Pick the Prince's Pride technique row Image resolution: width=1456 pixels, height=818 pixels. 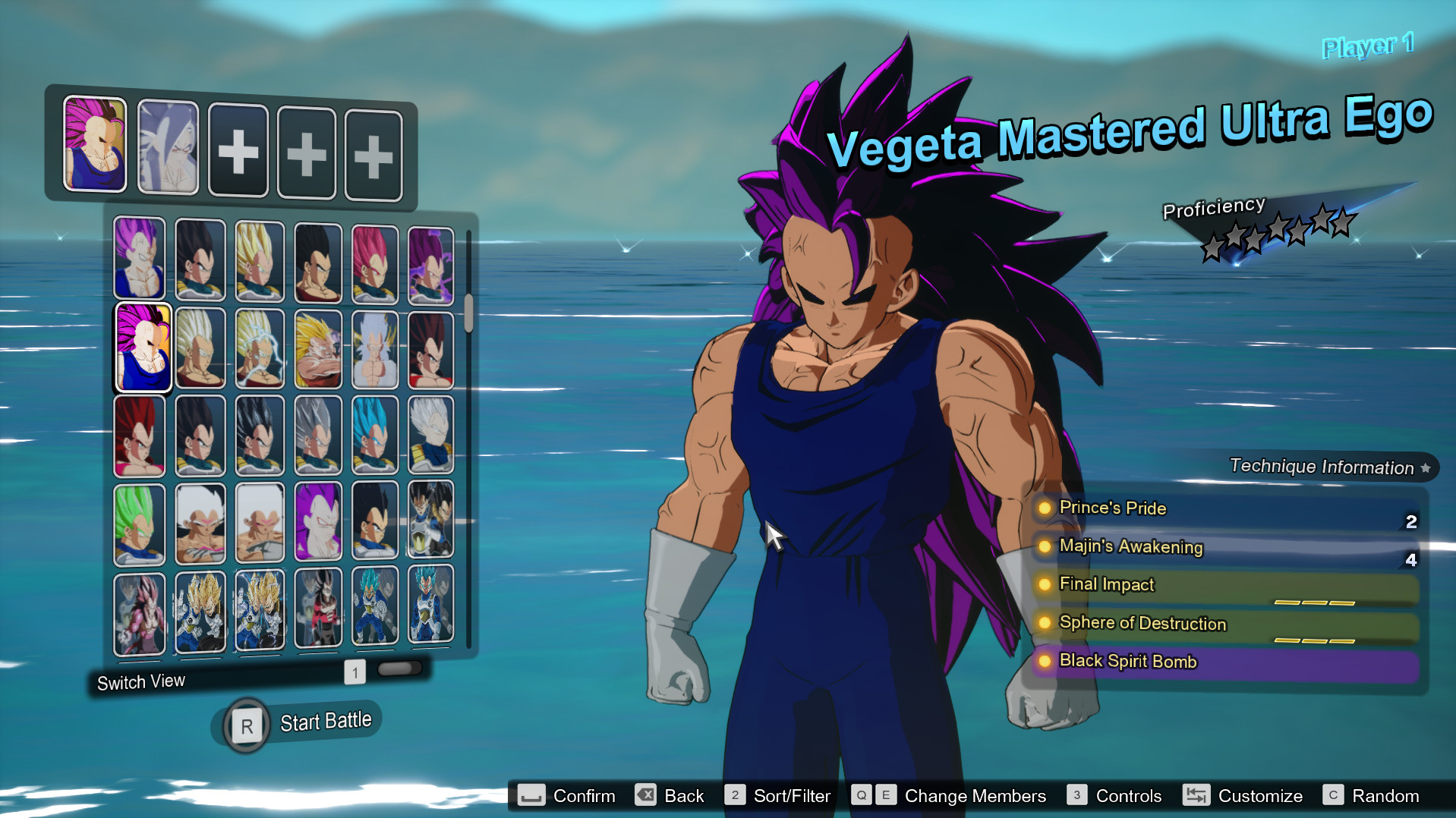1225,508
